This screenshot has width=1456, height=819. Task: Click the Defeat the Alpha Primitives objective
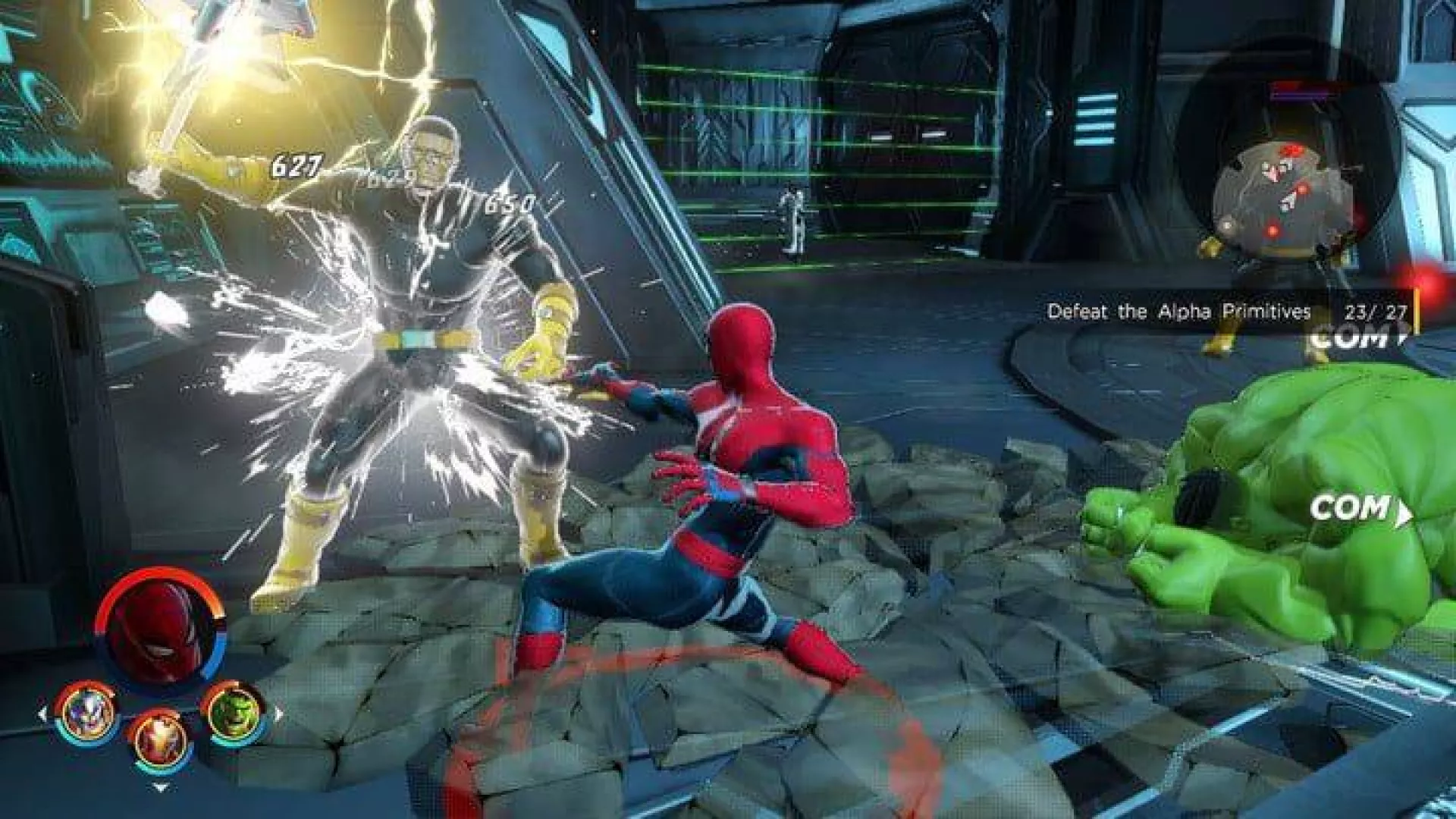(1178, 312)
